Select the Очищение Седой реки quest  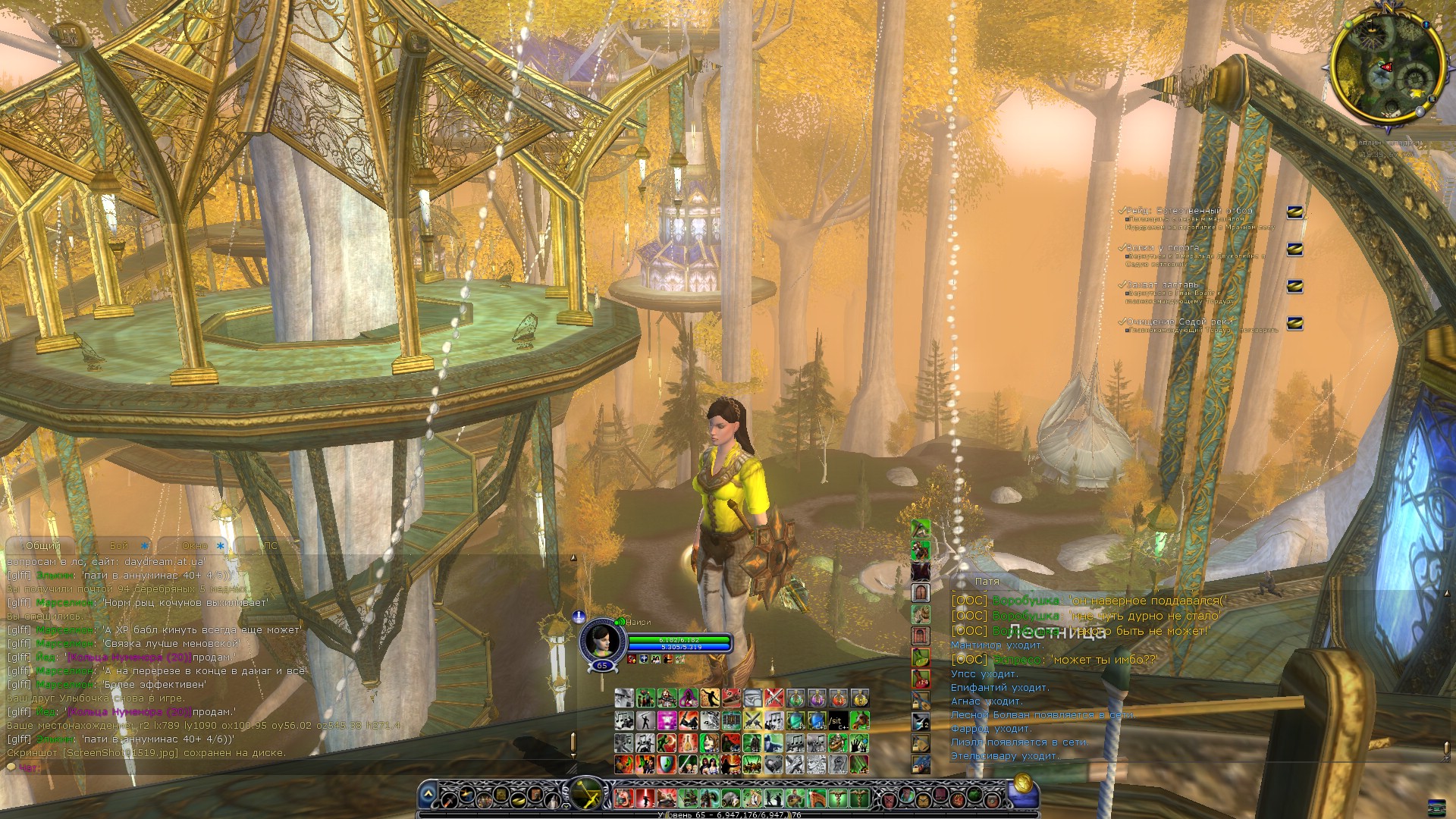(x=1179, y=322)
